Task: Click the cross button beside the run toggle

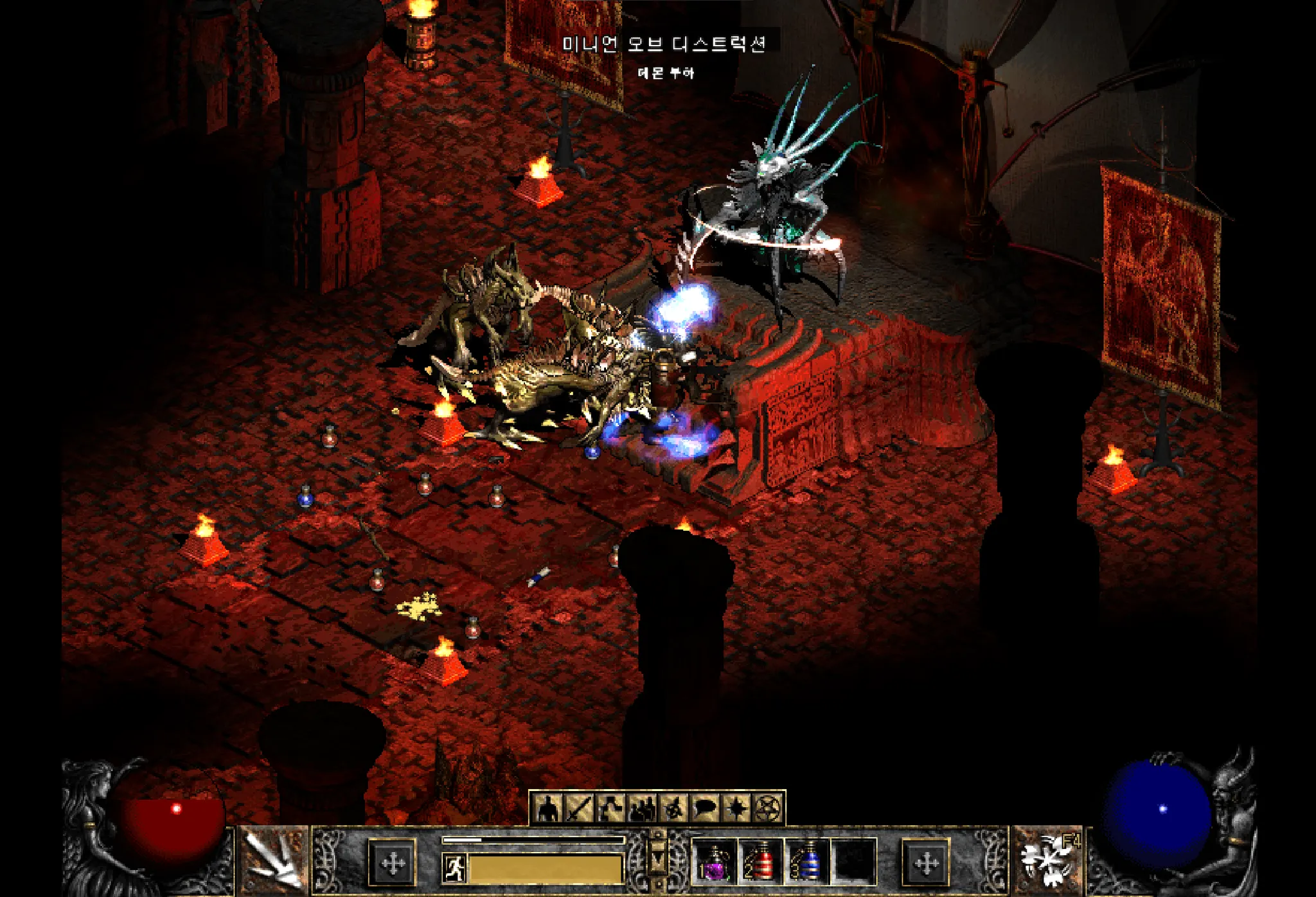Action: (393, 862)
